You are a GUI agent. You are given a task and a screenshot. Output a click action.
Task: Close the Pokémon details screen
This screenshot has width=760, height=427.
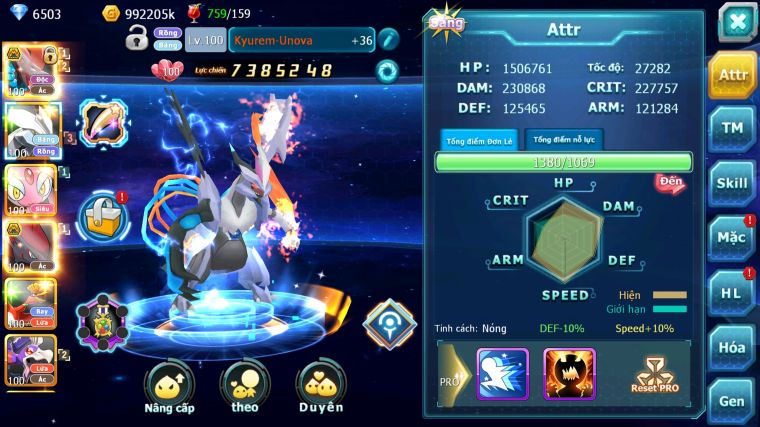[x=736, y=22]
